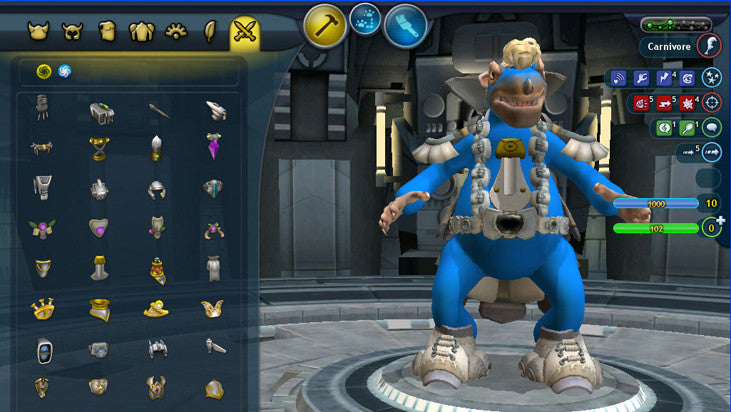The height and width of the screenshot is (412, 731).
Task: Choose the heart-shaped purple gem part
Action: (x=98, y=229)
